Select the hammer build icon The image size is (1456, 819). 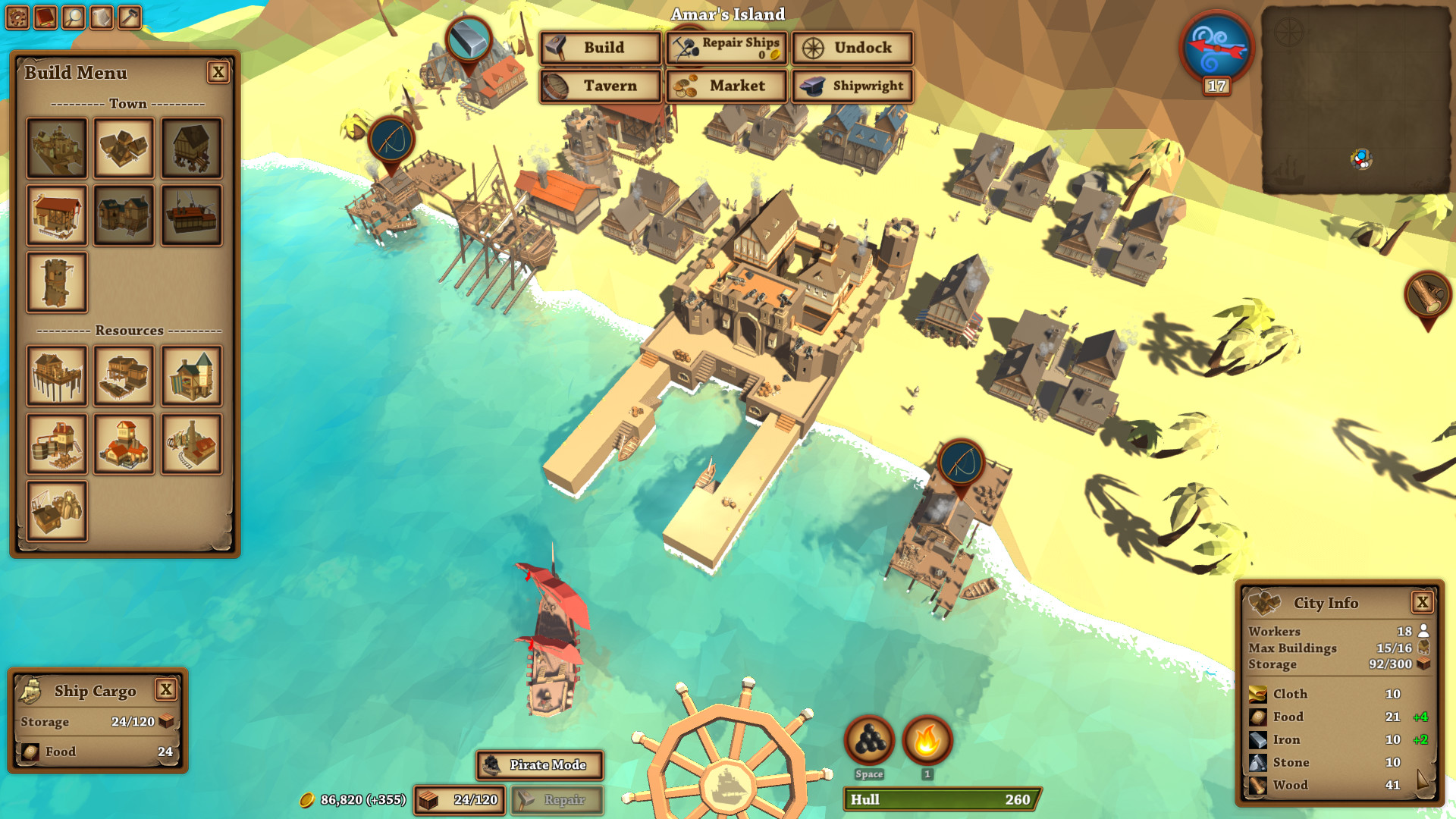pyautogui.click(x=130, y=17)
